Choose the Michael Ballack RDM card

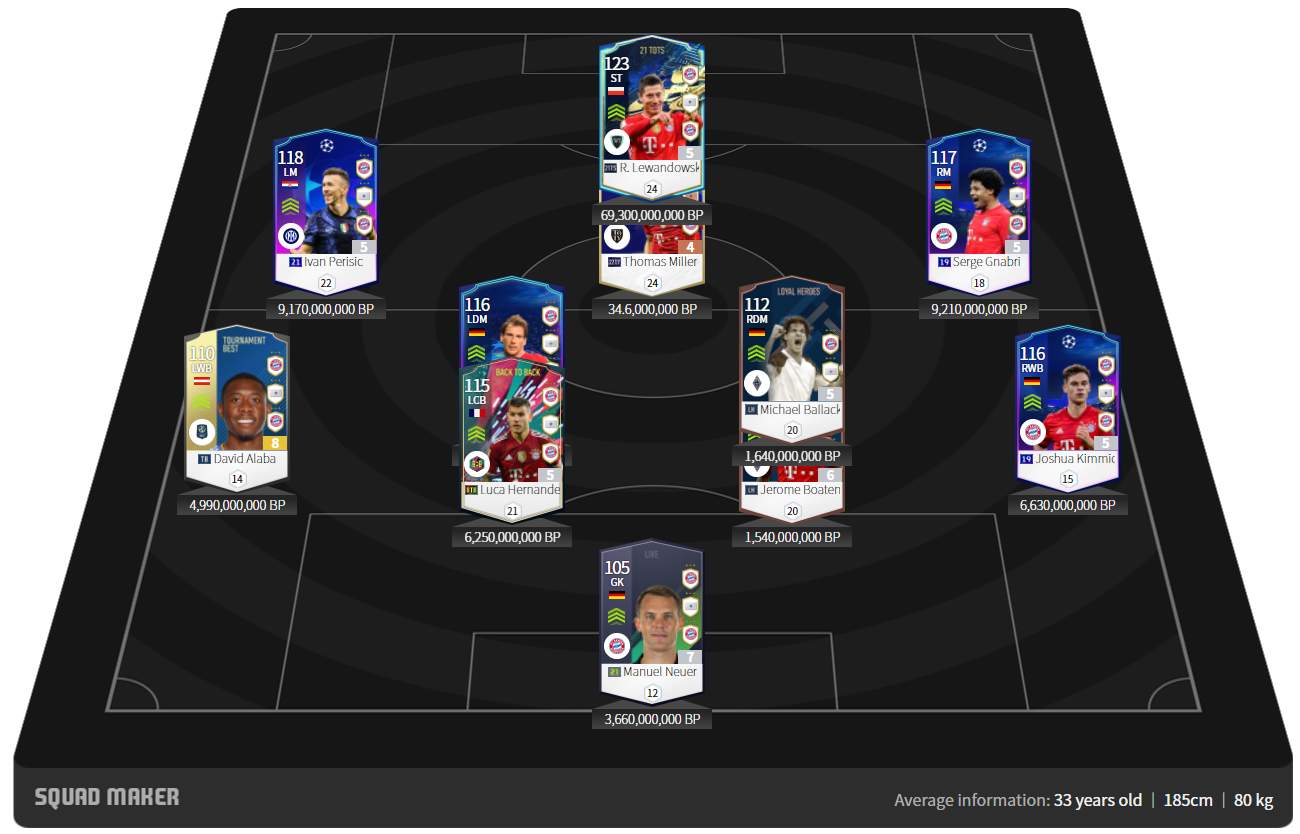pos(791,355)
